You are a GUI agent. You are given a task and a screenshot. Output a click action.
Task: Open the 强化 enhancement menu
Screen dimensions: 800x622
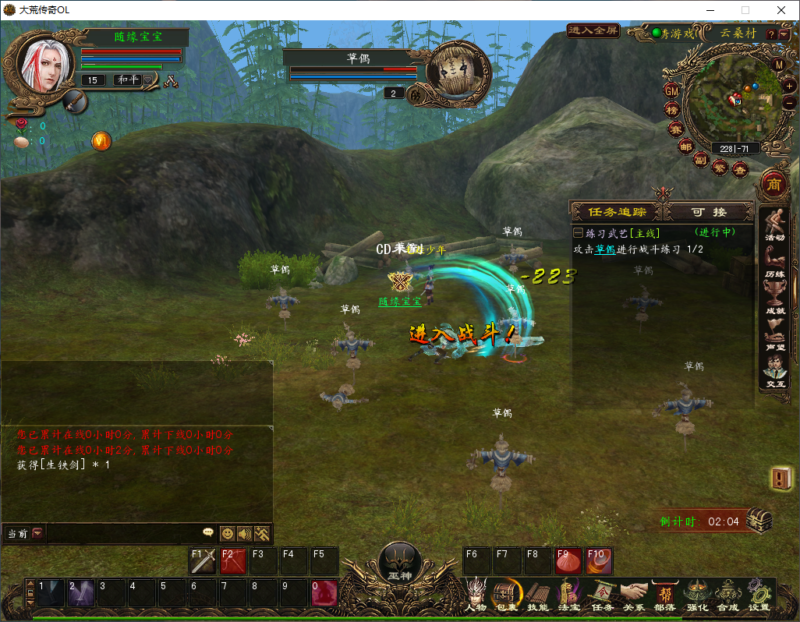tap(697, 594)
